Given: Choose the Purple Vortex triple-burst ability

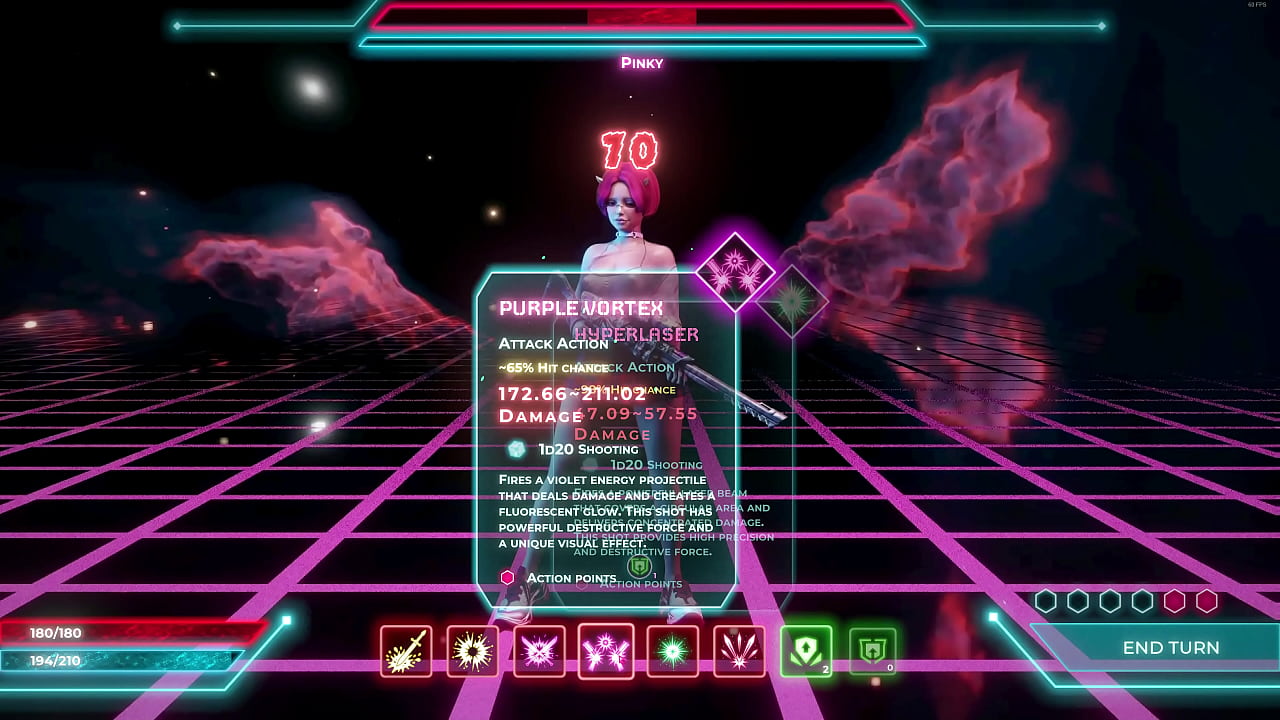Looking at the screenshot, I should click(x=606, y=651).
